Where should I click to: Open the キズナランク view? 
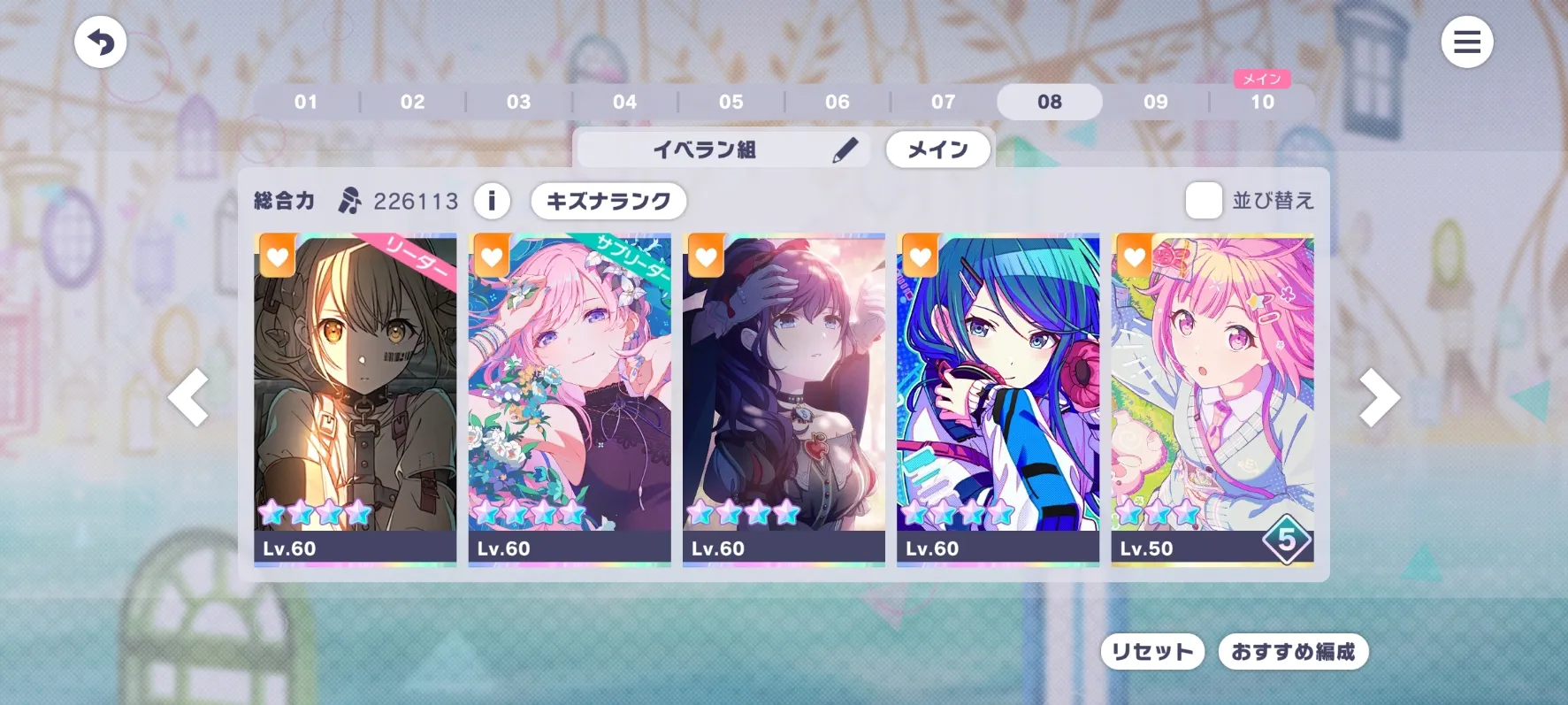click(608, 201)
